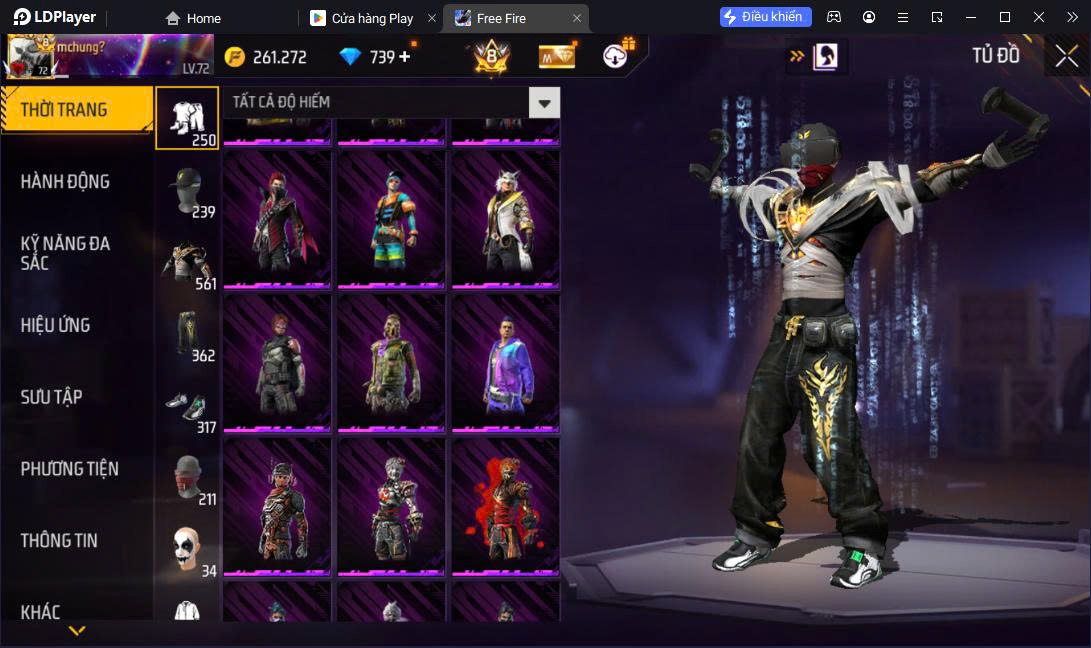
Task: Choose the wolf-hood white and gold outfit
Action: pos(505,219)
